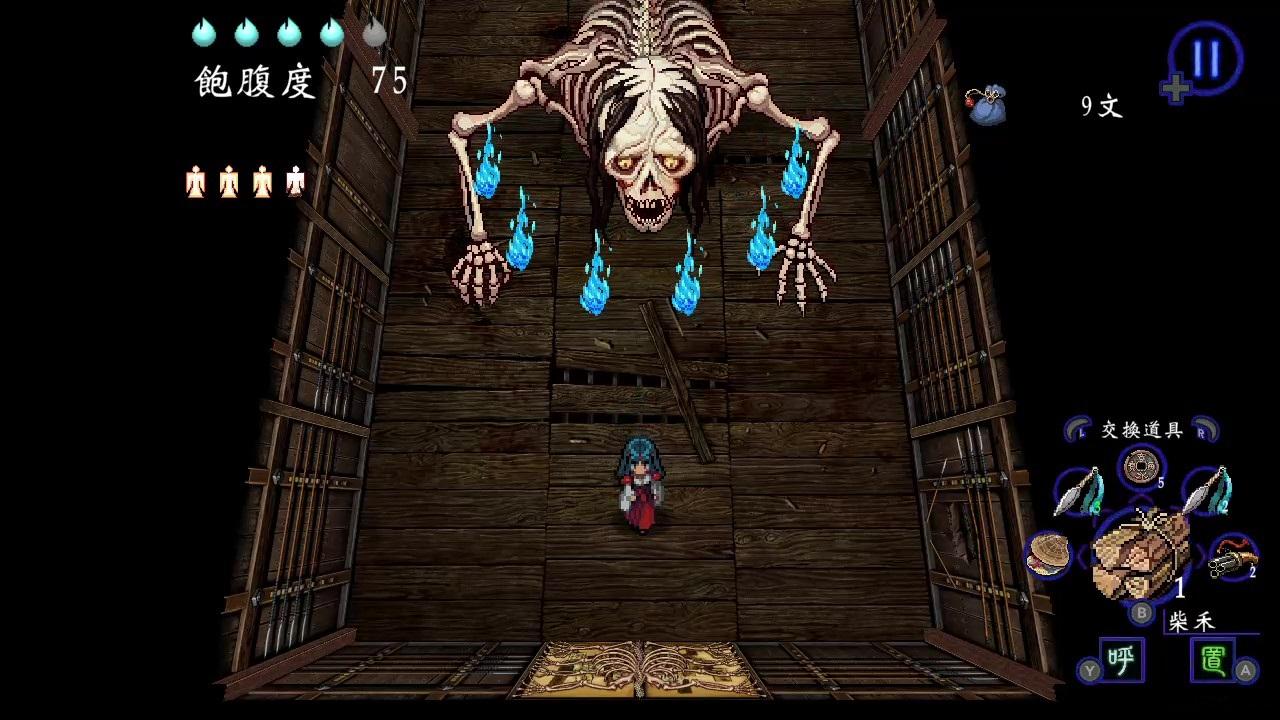Select the kunai slot showing count 3
This screenshot has width=1280, height=720.
1080,491
